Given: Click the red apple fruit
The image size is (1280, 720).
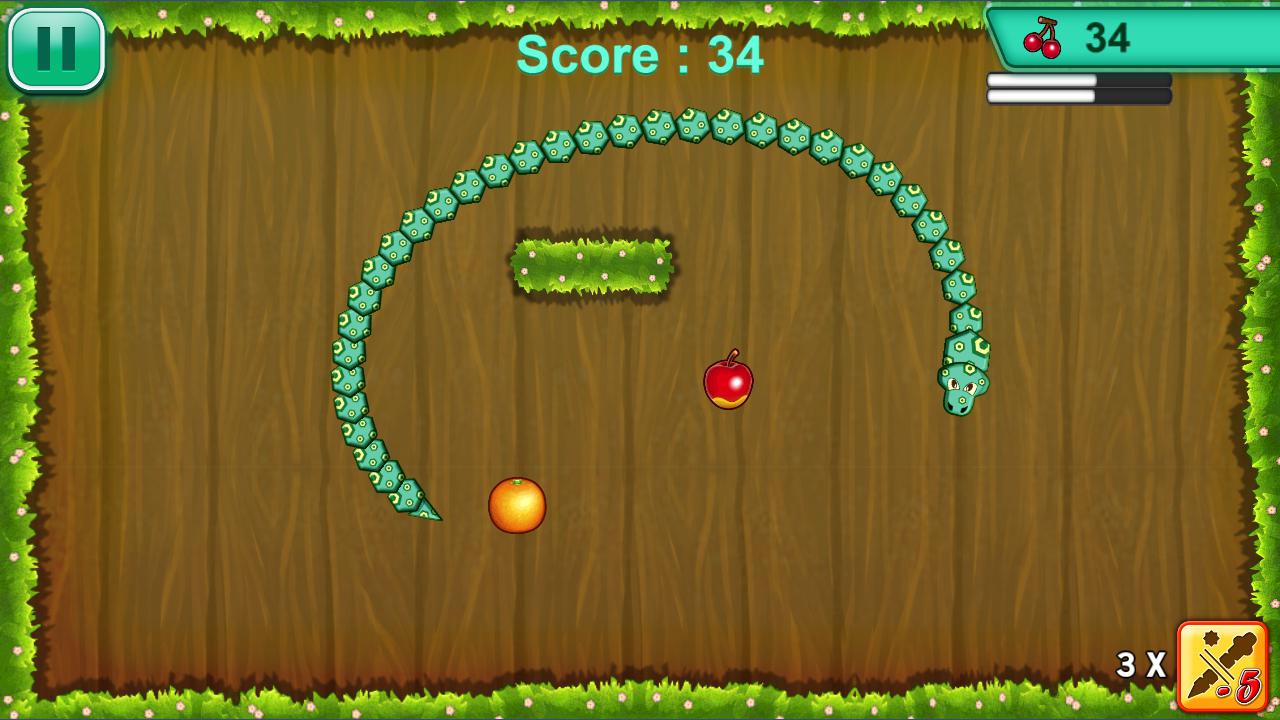Looking at the screenshot, I should (728, 382).
